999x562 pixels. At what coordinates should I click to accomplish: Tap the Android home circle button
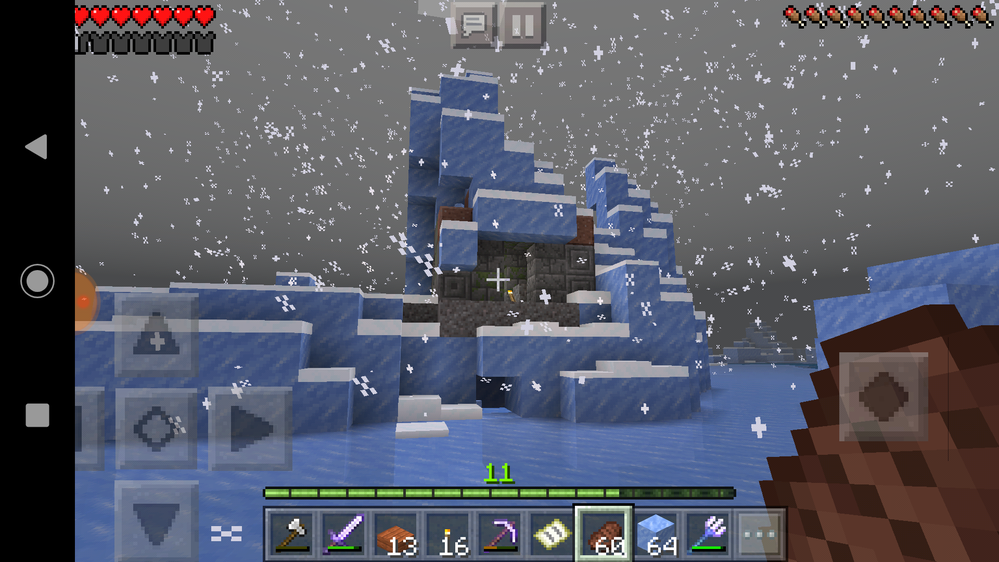[x=37, y=281]
